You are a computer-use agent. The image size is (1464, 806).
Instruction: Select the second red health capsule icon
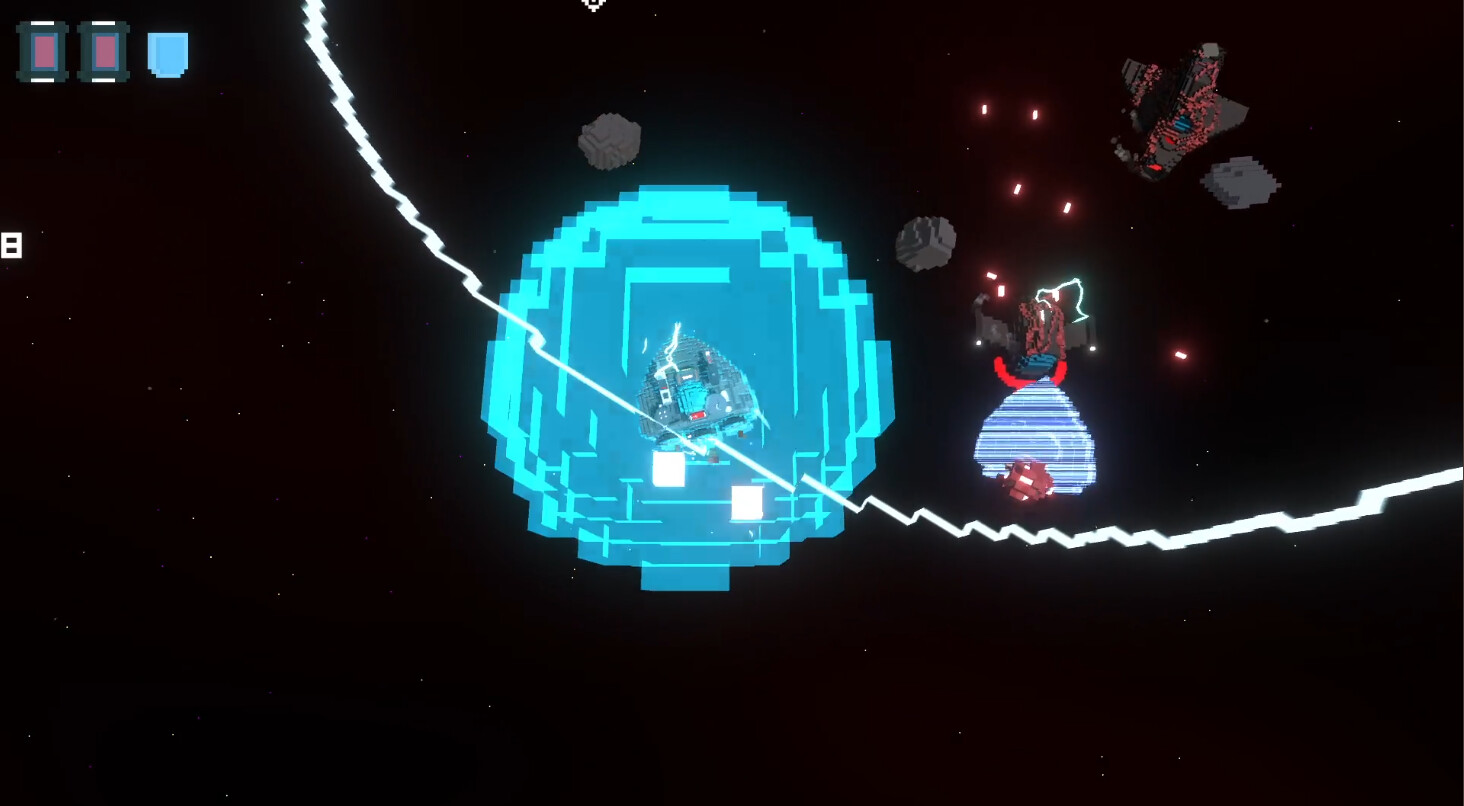point(101,51)
